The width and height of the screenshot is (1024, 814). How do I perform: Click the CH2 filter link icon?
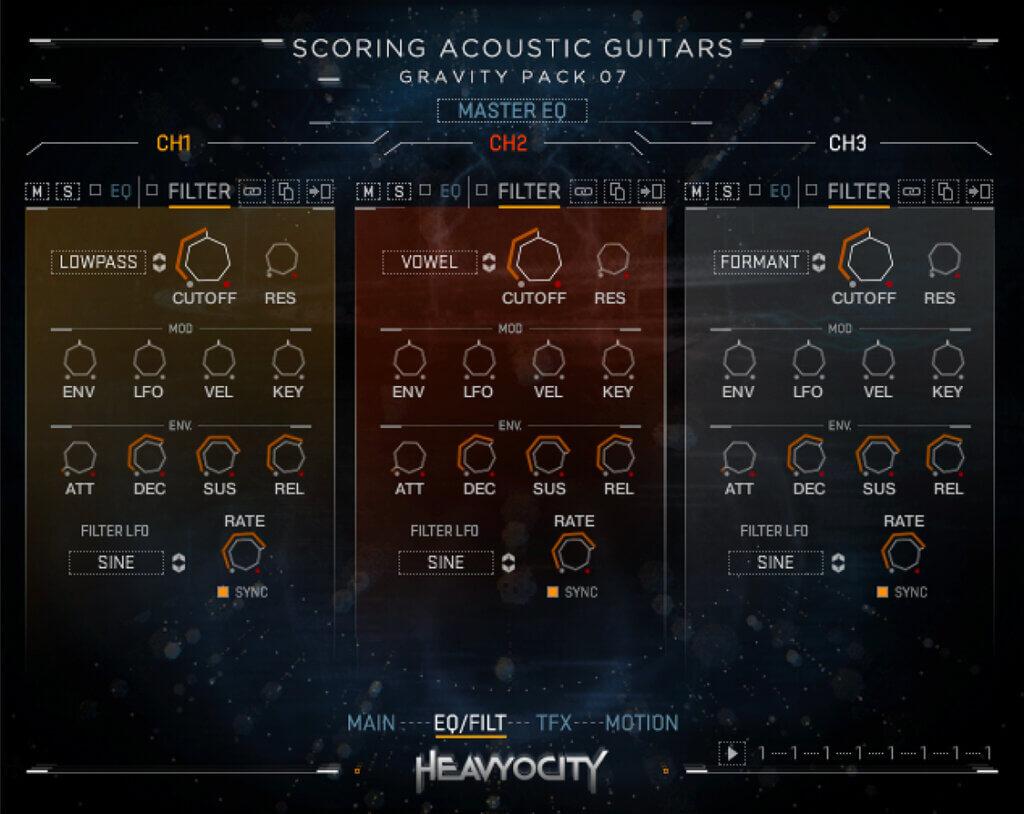583,191
